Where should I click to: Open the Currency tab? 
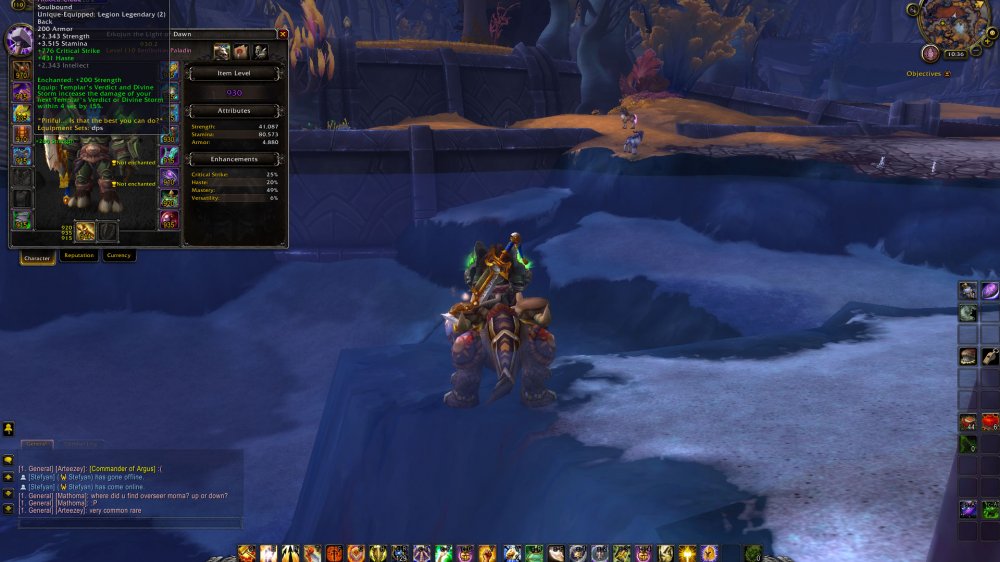pyautogui.click(x=119, y=256)
